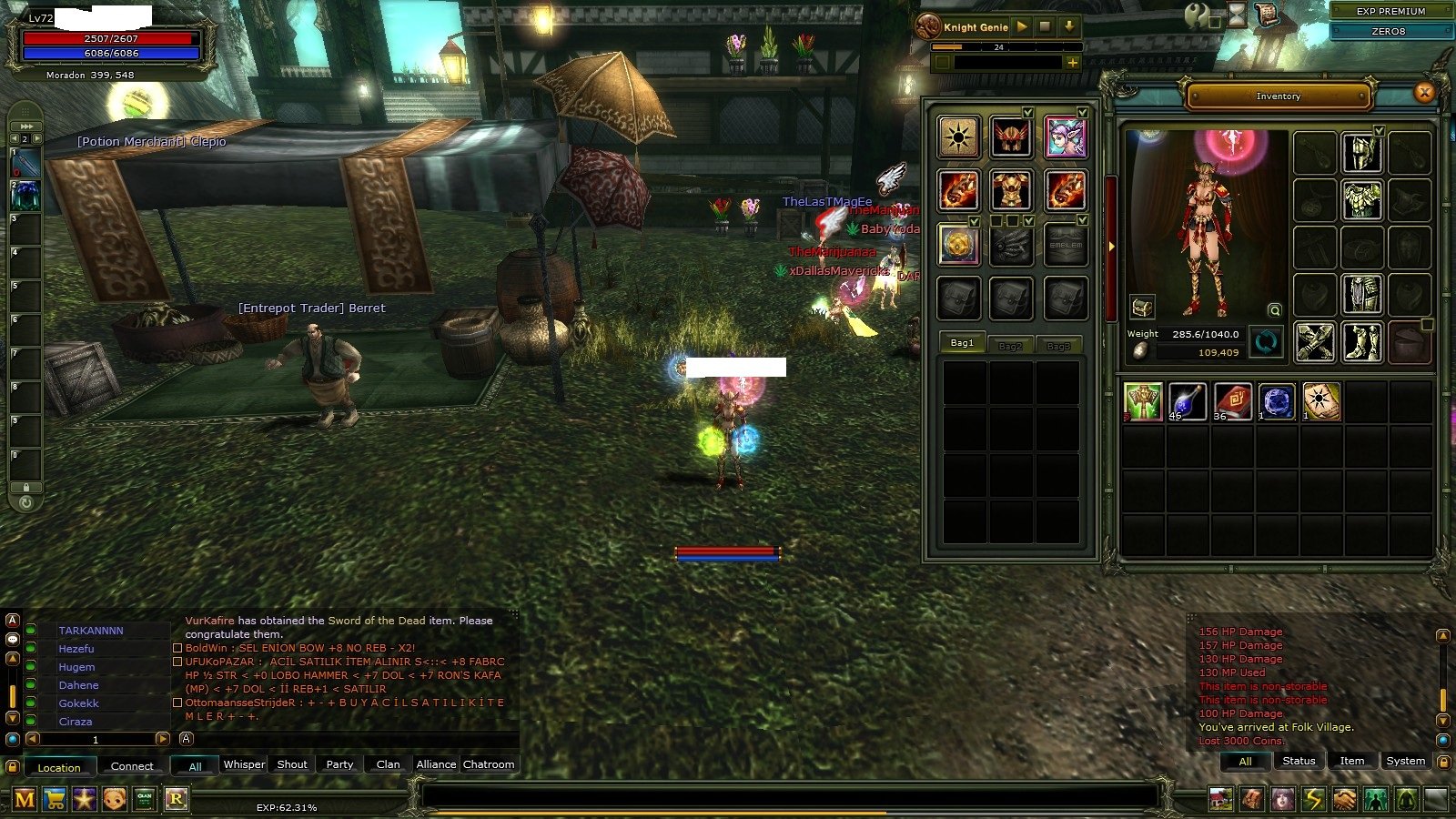Uncheck the checkbox above the golden orb item
This screenshot has width=1456, height=819.
pos(976,221)
